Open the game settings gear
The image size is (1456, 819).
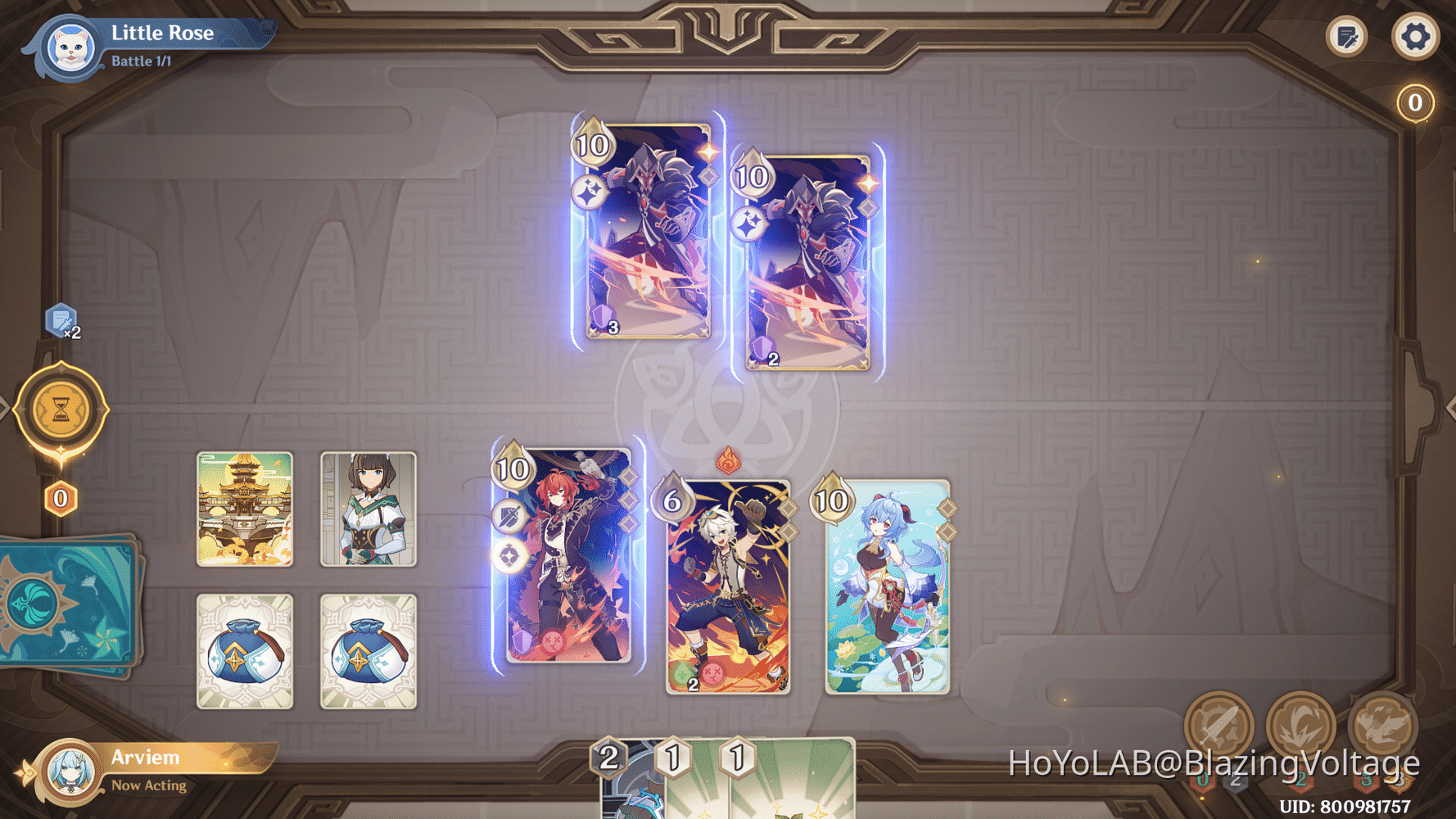[x=1414, y=36]
